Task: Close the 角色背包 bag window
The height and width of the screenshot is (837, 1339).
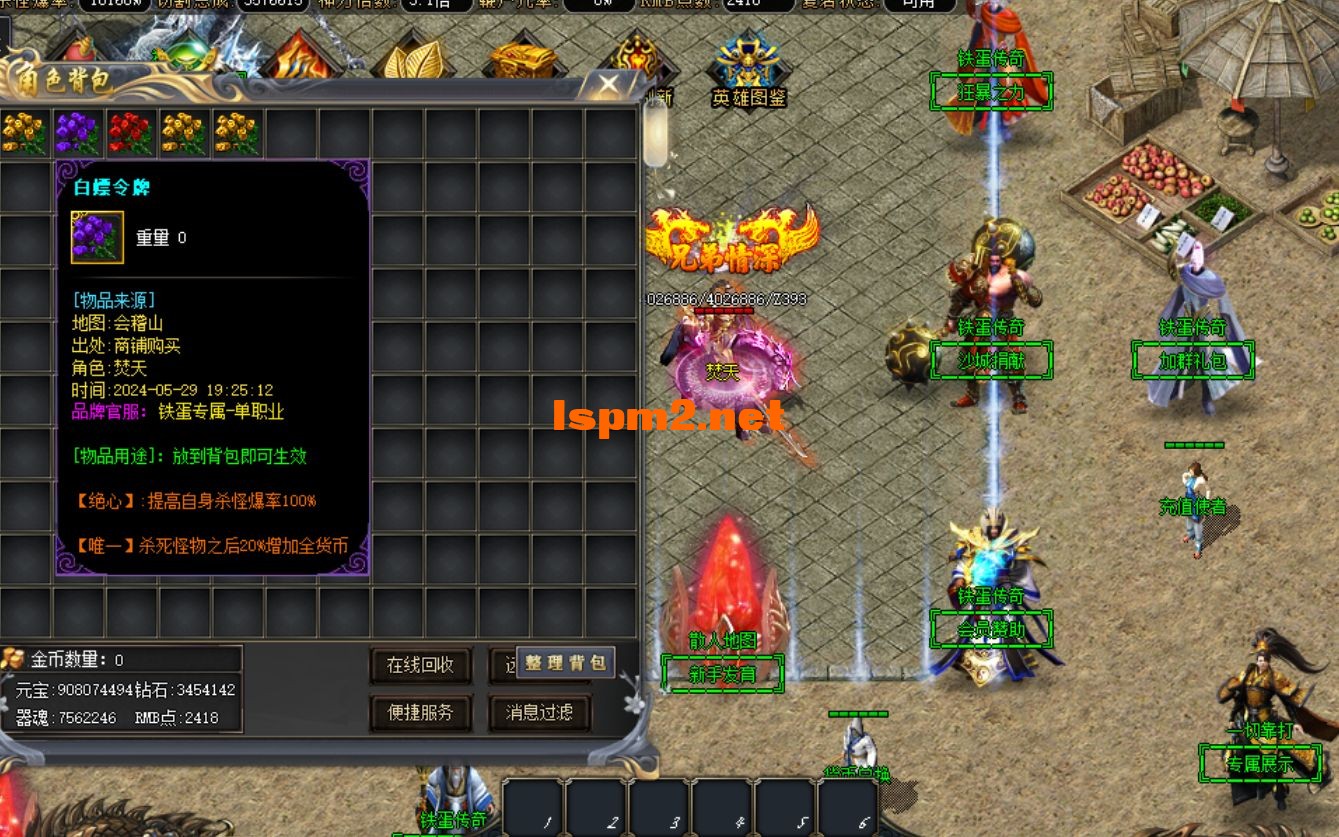Action: 607,86
